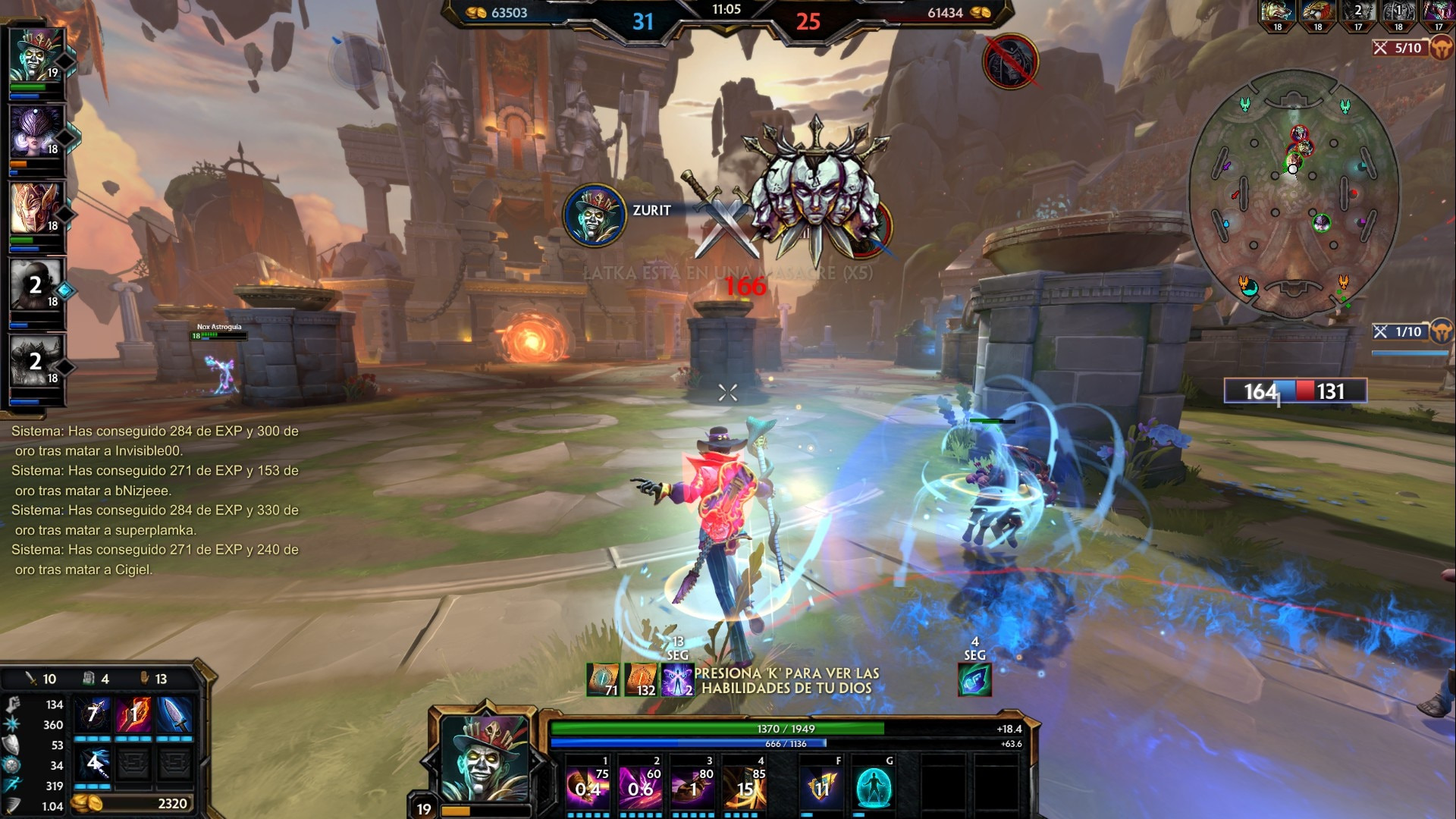
Task: Select the purple-haired teammate portrait
Action: coord(36,132)
